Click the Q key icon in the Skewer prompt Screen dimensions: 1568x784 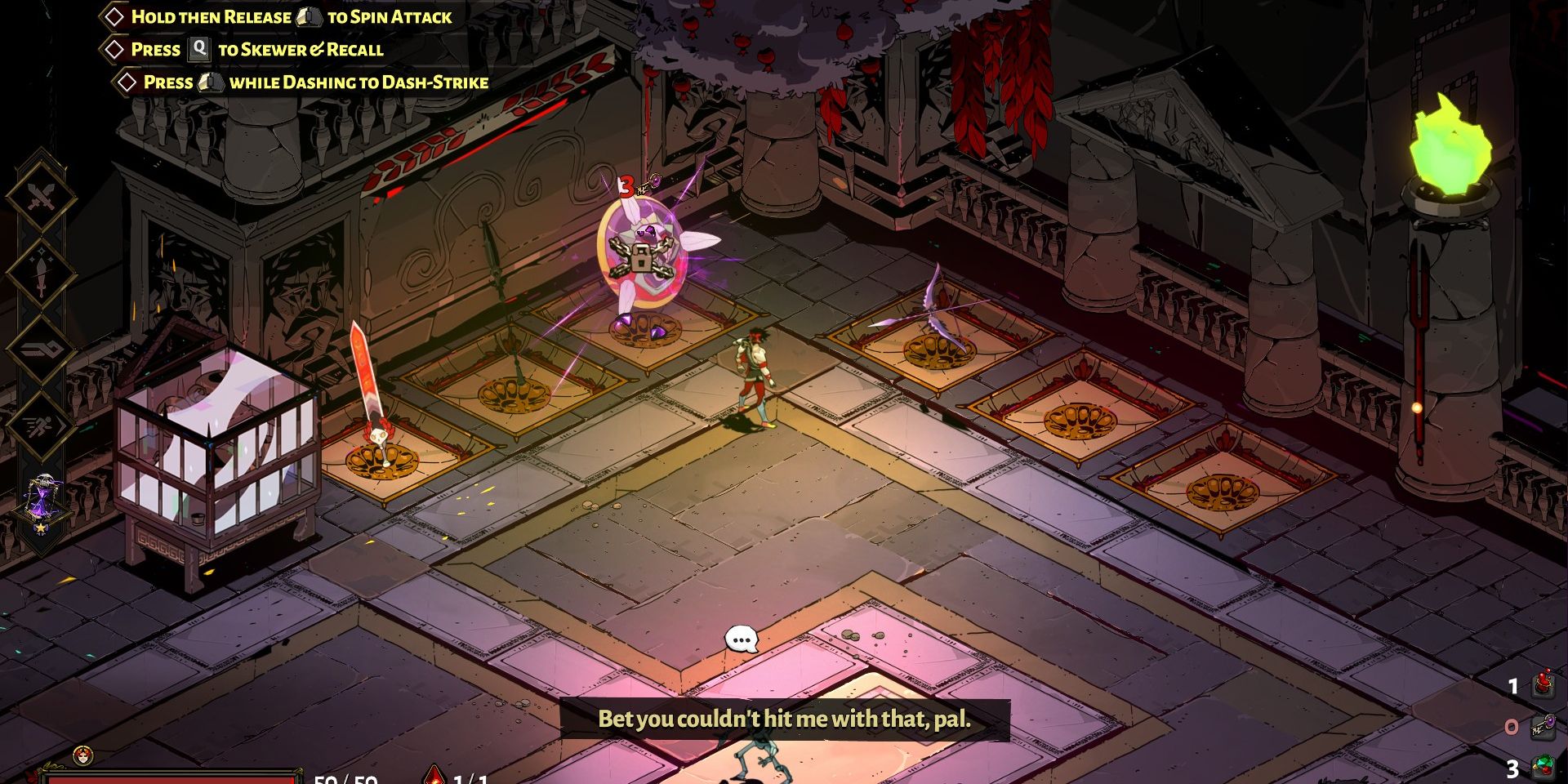tap(198, 49)
